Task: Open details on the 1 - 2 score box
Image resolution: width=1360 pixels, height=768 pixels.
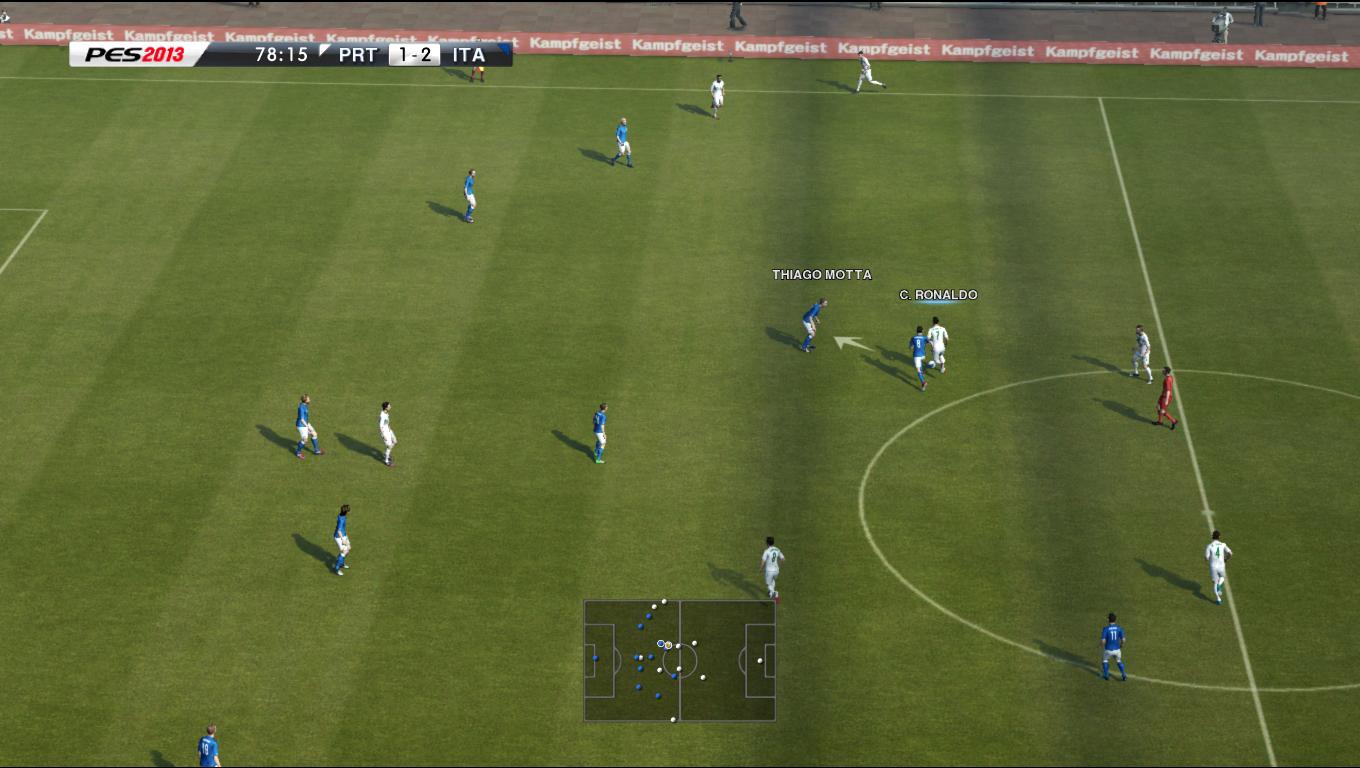Action: tap(412, 55)
